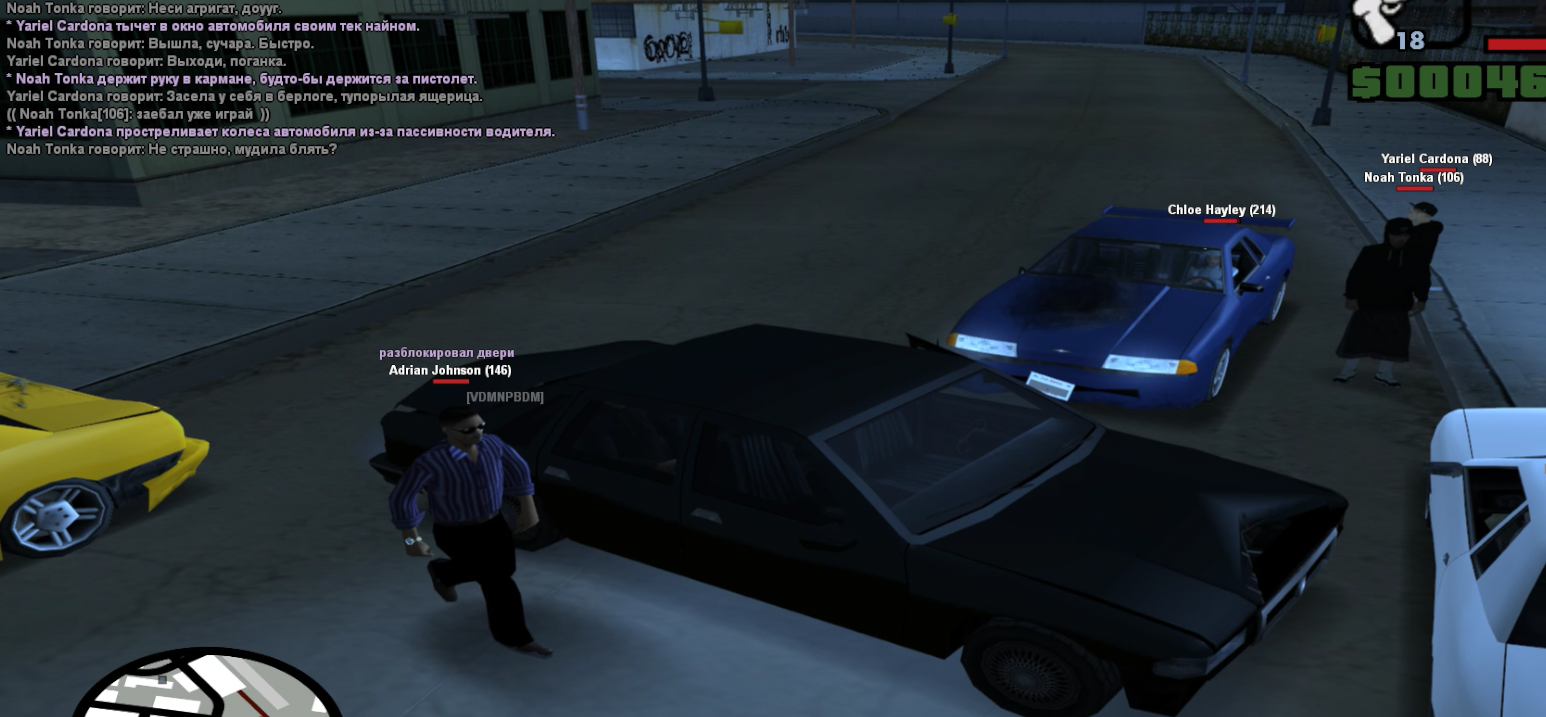Click the chat log text area

(280, 79)
